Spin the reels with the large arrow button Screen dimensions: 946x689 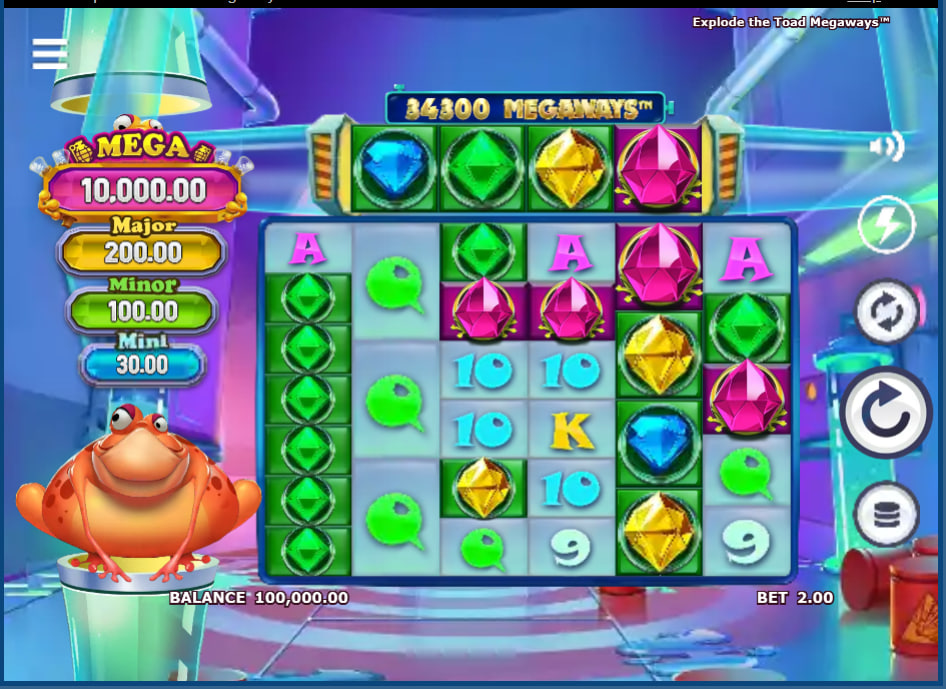pos(887,412)
